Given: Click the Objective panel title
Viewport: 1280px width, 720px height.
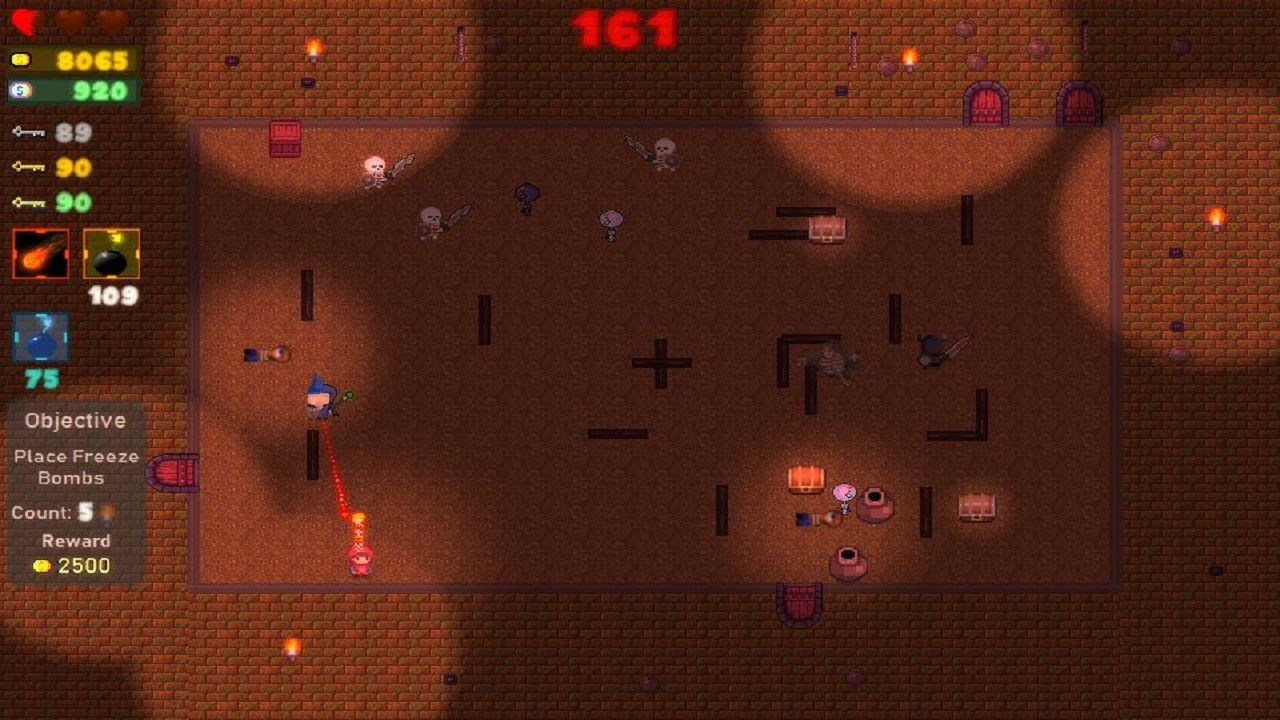Looking at the screenshot, I should click(74, 420).
